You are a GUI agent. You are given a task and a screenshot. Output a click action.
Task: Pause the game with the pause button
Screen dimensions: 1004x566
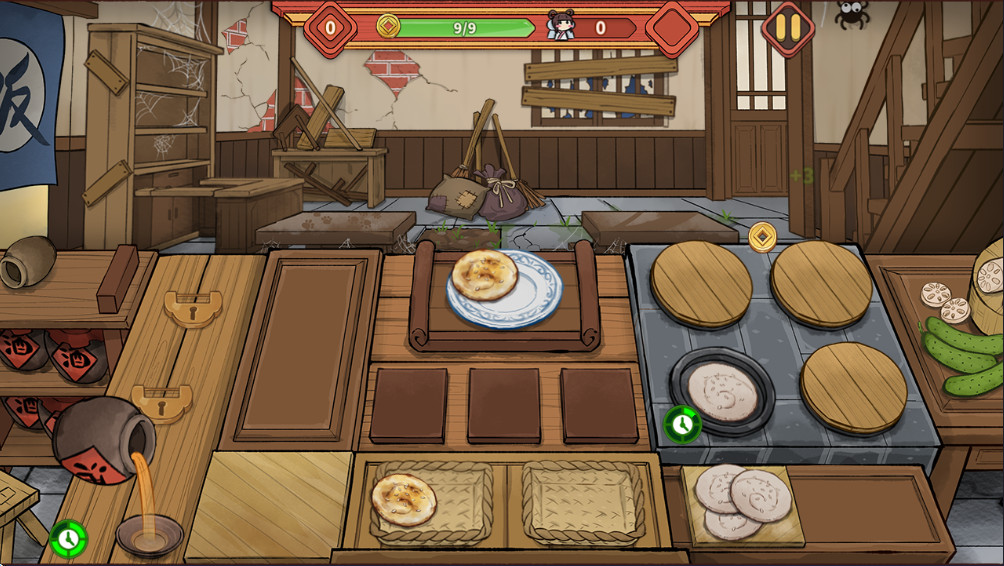coord(788,27)
